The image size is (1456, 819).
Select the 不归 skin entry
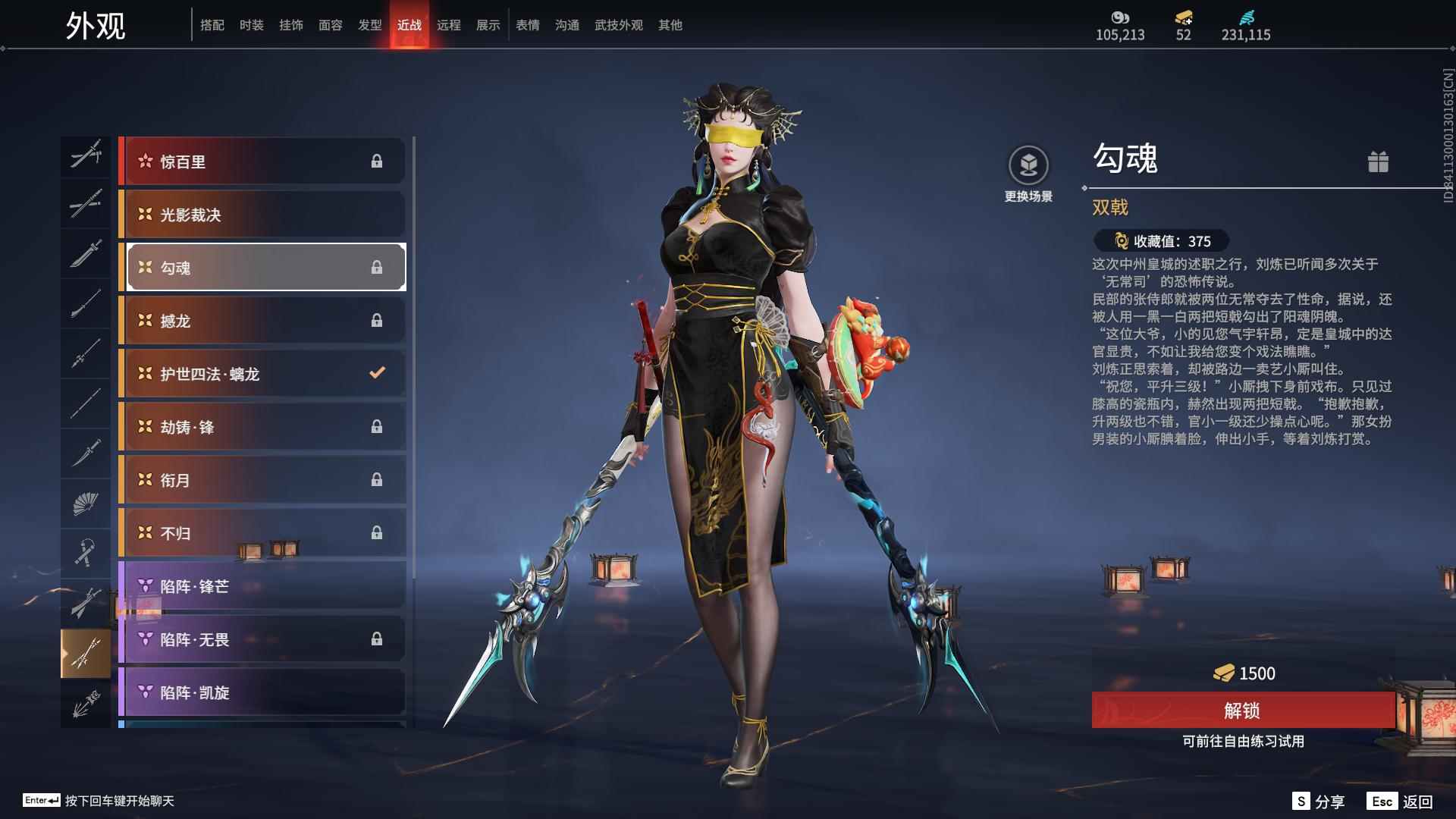click(262, 533)
